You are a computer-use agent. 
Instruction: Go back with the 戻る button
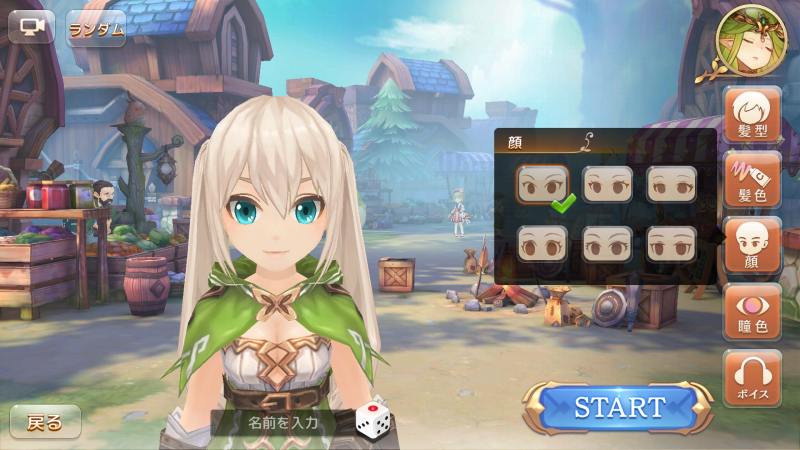coord(45,422)
